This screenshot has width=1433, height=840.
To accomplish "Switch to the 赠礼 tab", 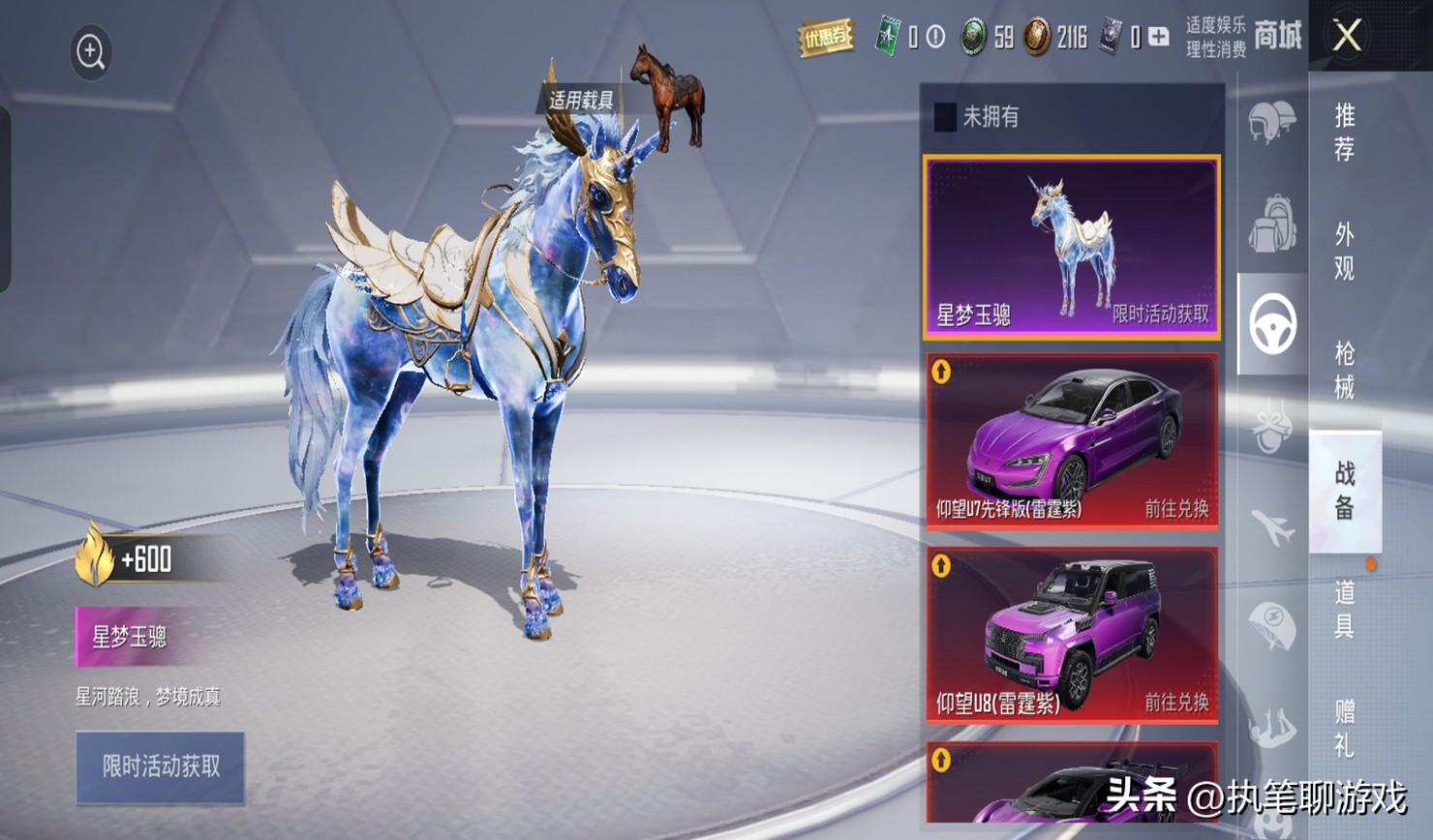I will click(1345, 728).
